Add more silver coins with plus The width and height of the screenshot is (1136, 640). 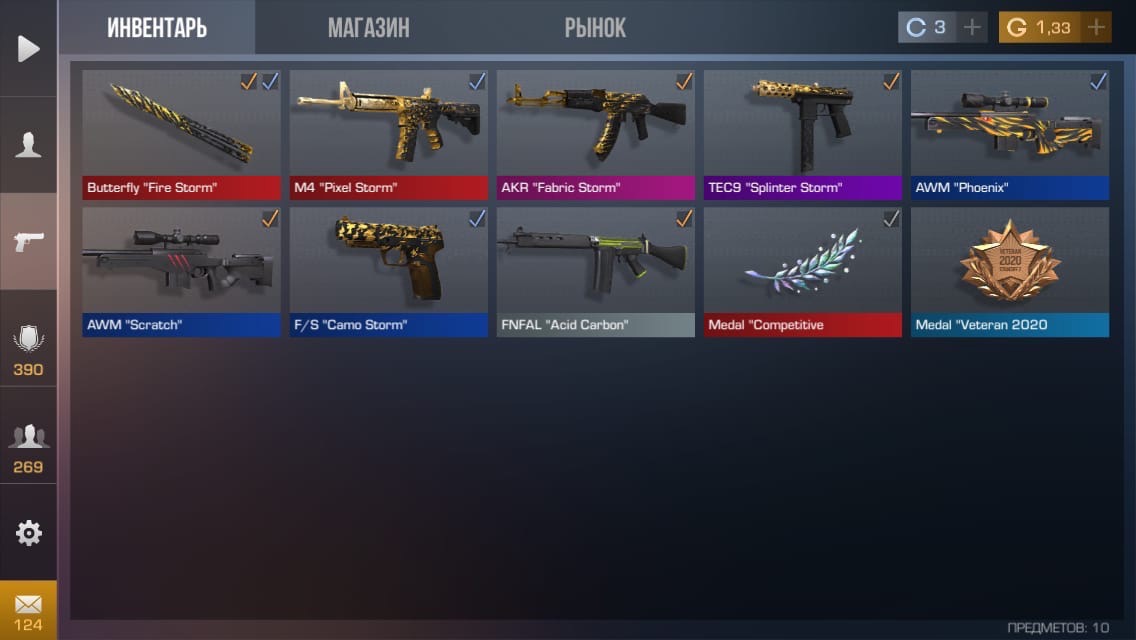pyautogui.click(x=971, y=28)
